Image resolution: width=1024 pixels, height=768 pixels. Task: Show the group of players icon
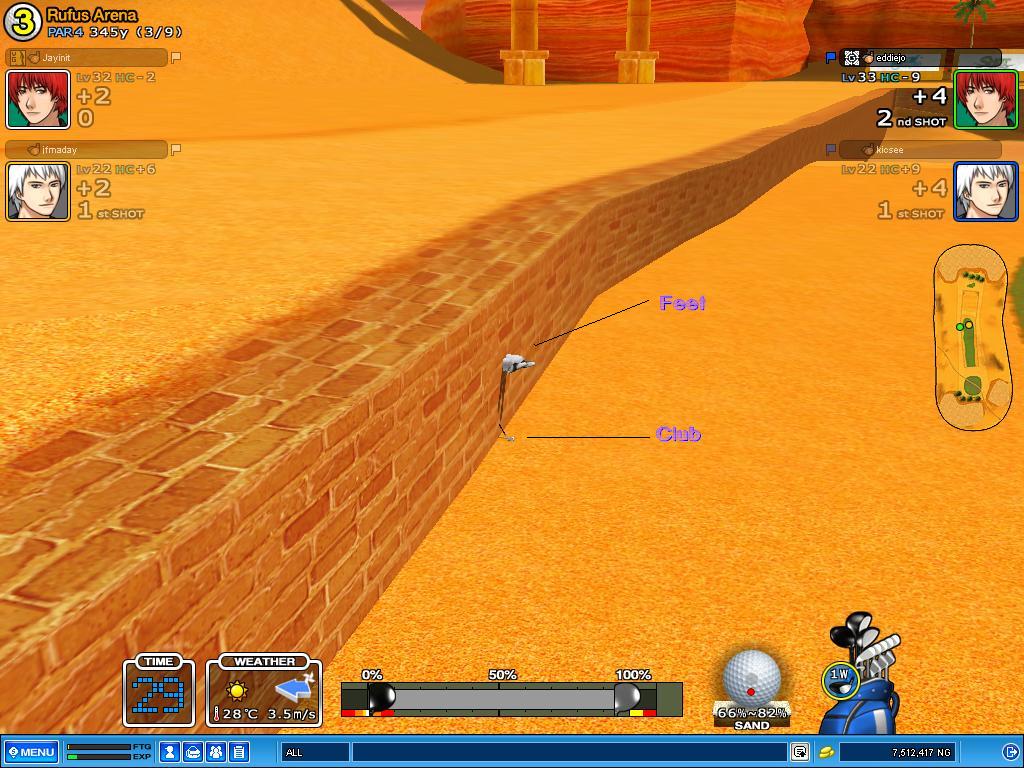[216, 752]
